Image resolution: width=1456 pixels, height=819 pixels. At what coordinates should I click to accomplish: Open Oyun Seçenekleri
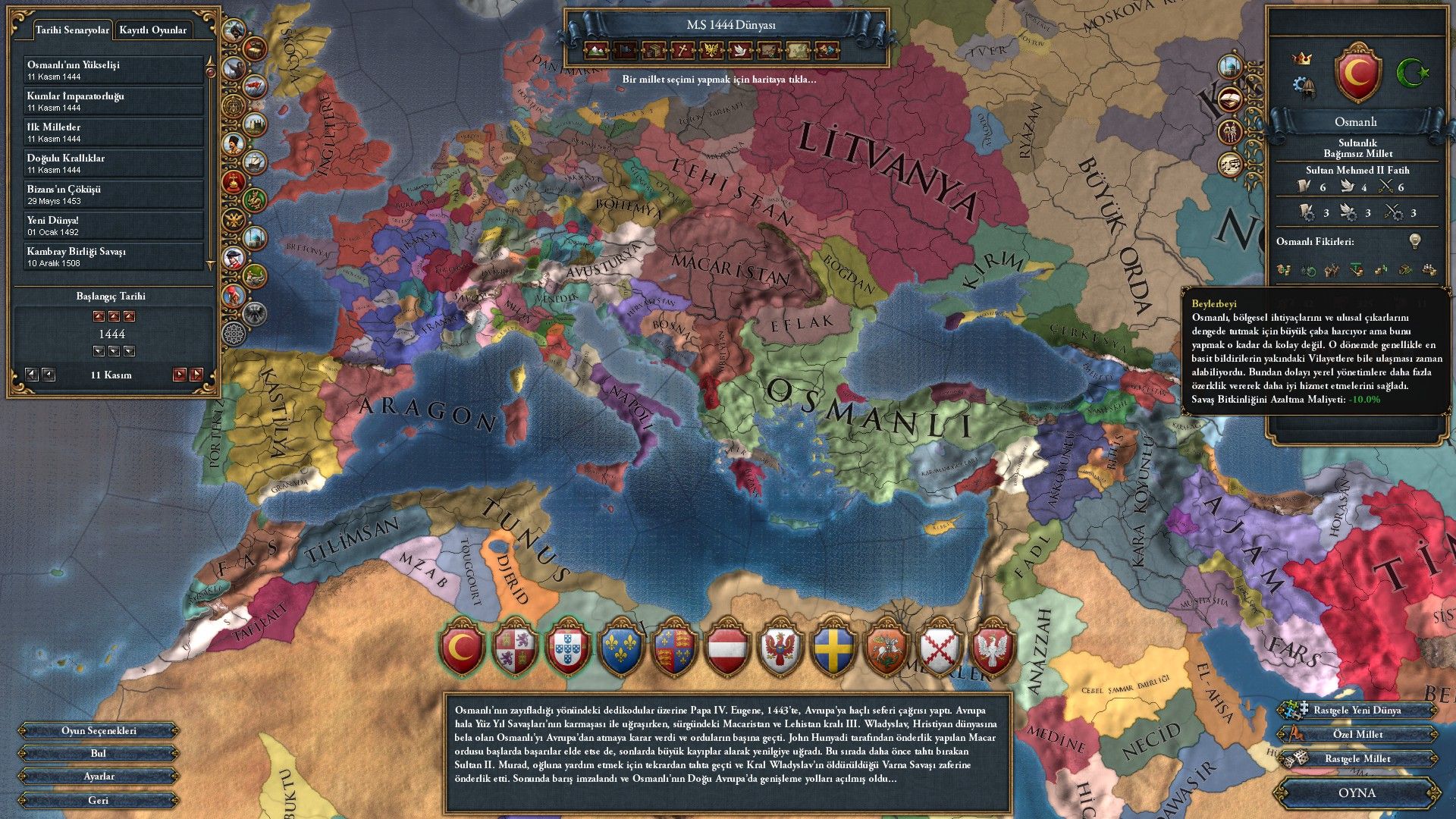click(99, 731)
